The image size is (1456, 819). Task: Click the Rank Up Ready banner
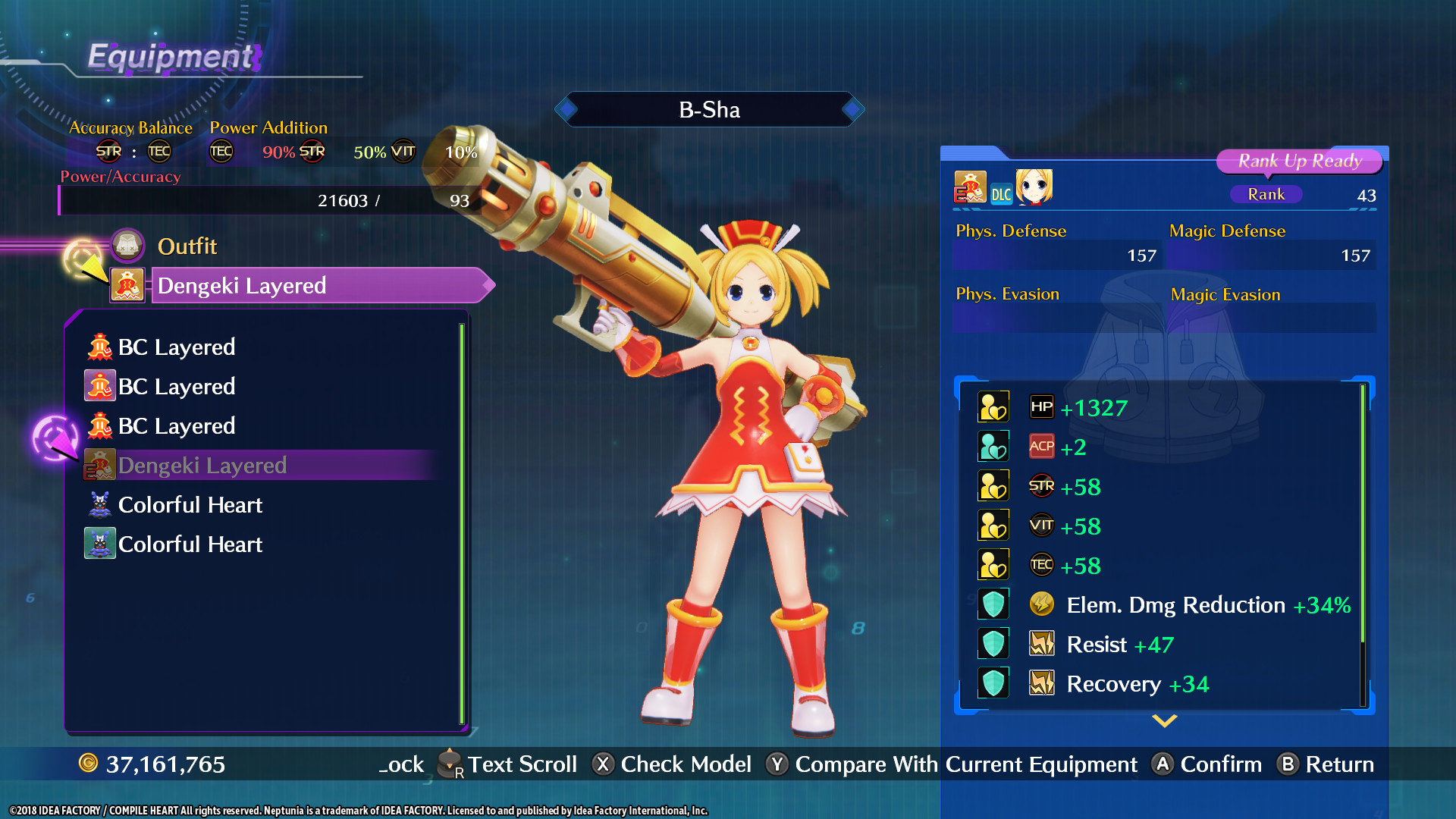point(1300,161)
